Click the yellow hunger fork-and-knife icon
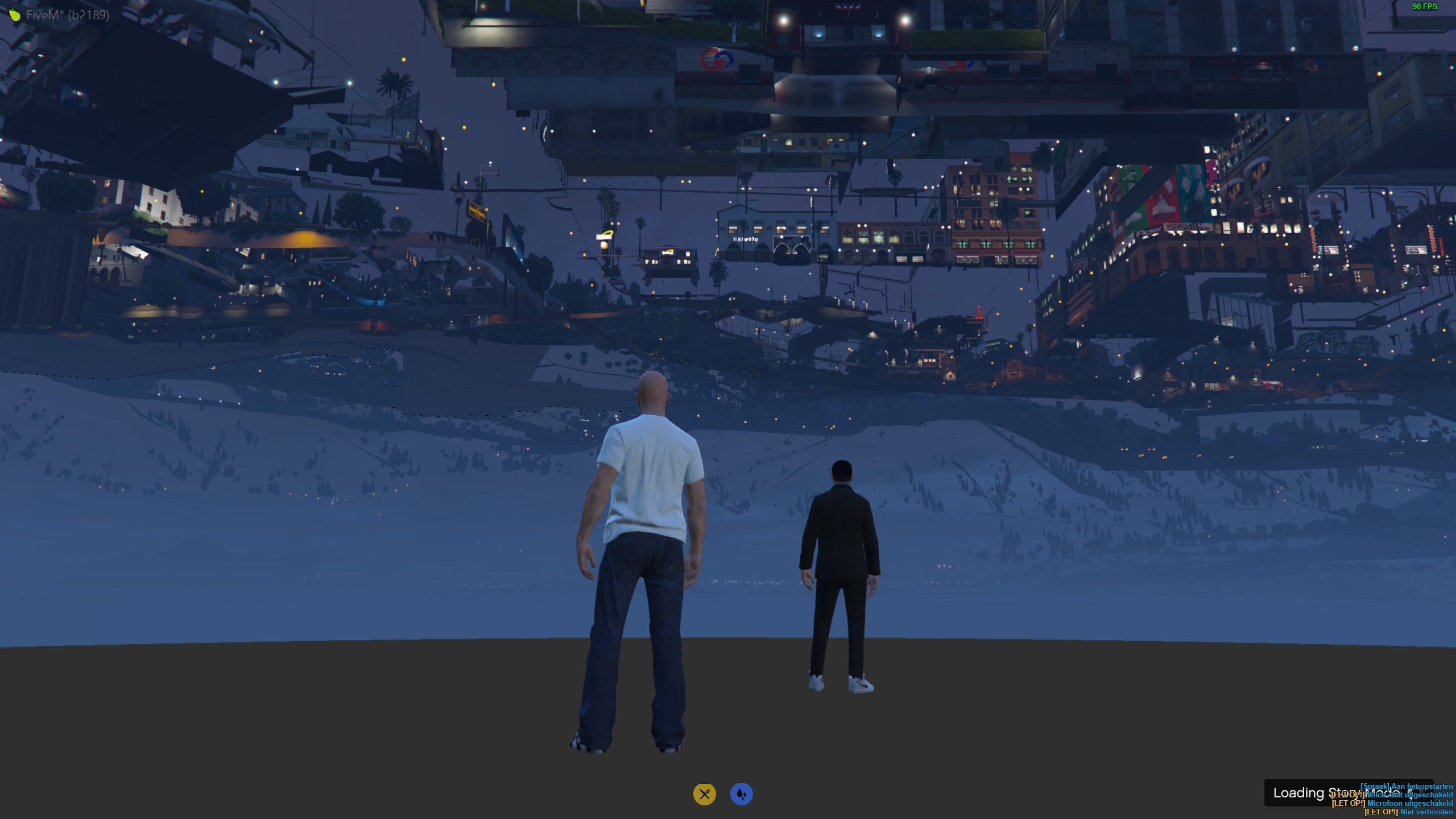1456x819 pixels. pos(704,794)
